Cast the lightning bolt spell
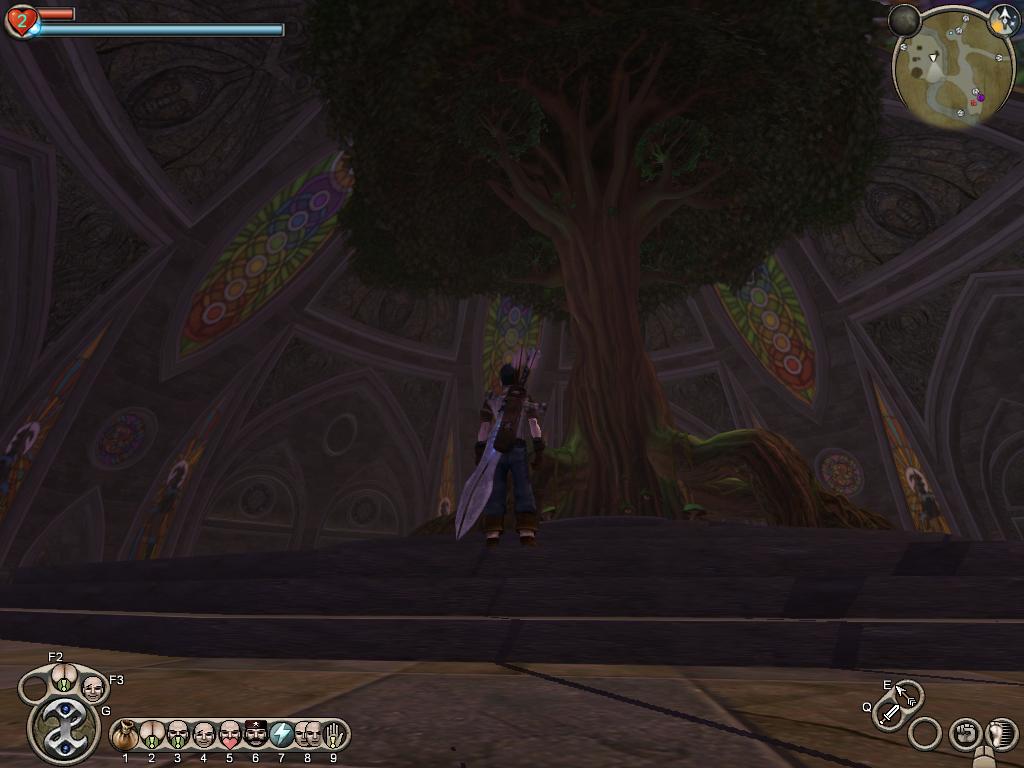Screen dimensions: 1024x768 (281, 736)
